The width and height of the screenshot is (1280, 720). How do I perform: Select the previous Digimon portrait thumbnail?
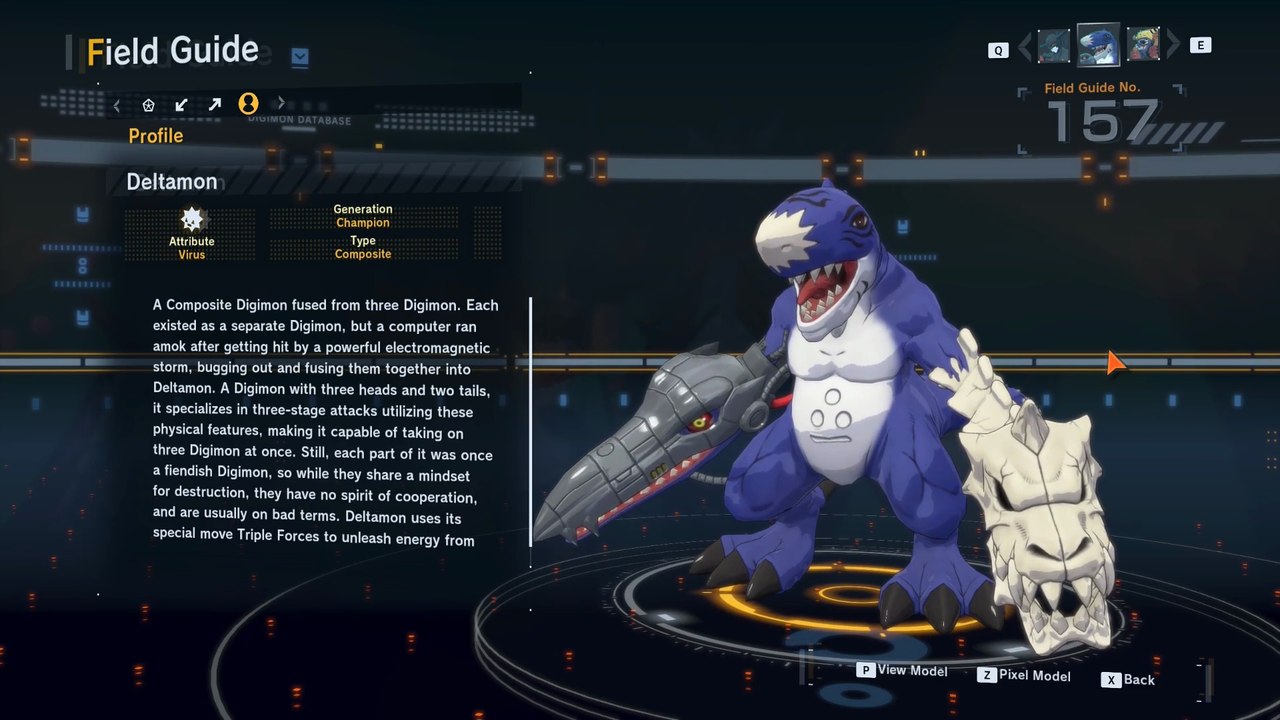coord(1053,46)
